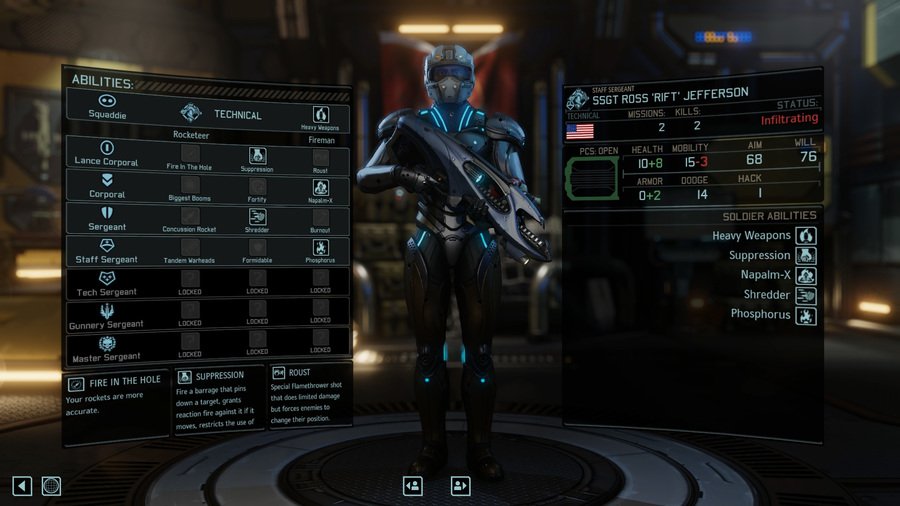Select the Fire In The Hole ability

pyautogui.click(x=190, y=155)
